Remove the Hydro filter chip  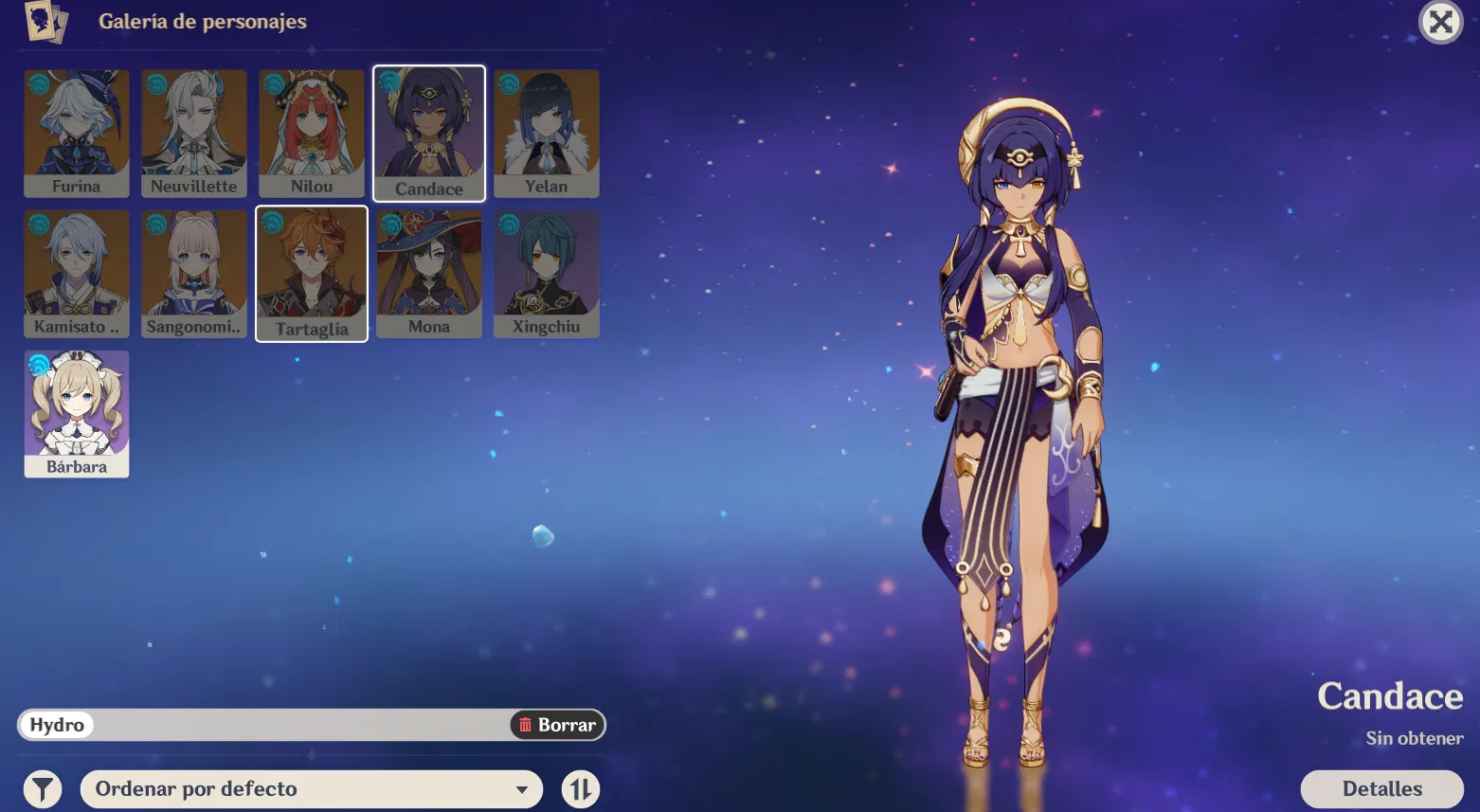[x=54, y=725]
